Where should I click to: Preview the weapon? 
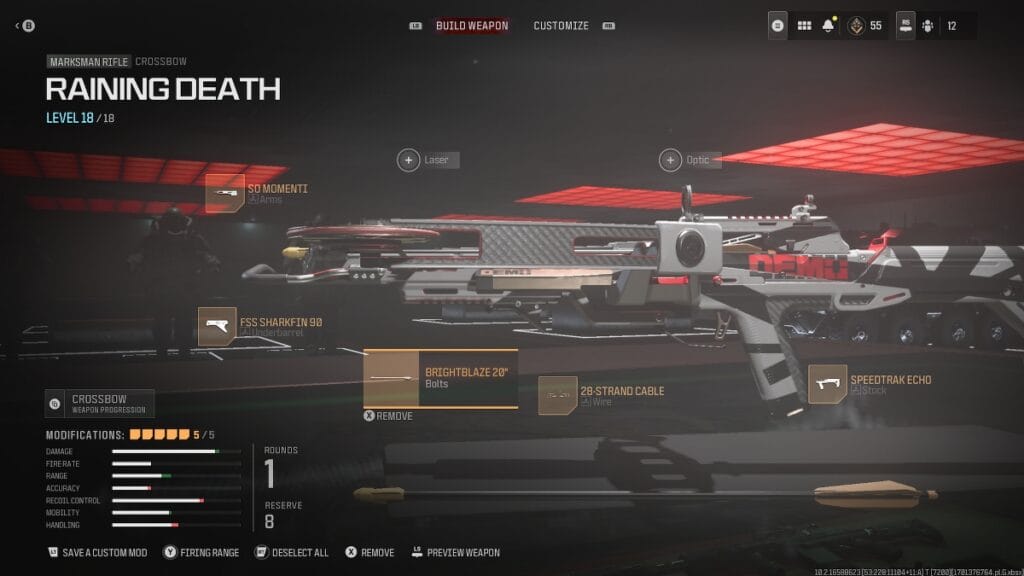(x=455, y=552)
